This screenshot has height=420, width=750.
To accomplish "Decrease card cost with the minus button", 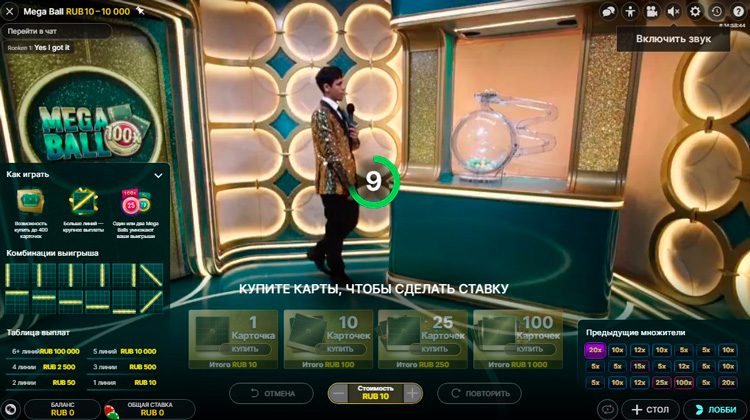I will [x=339, y=393].
